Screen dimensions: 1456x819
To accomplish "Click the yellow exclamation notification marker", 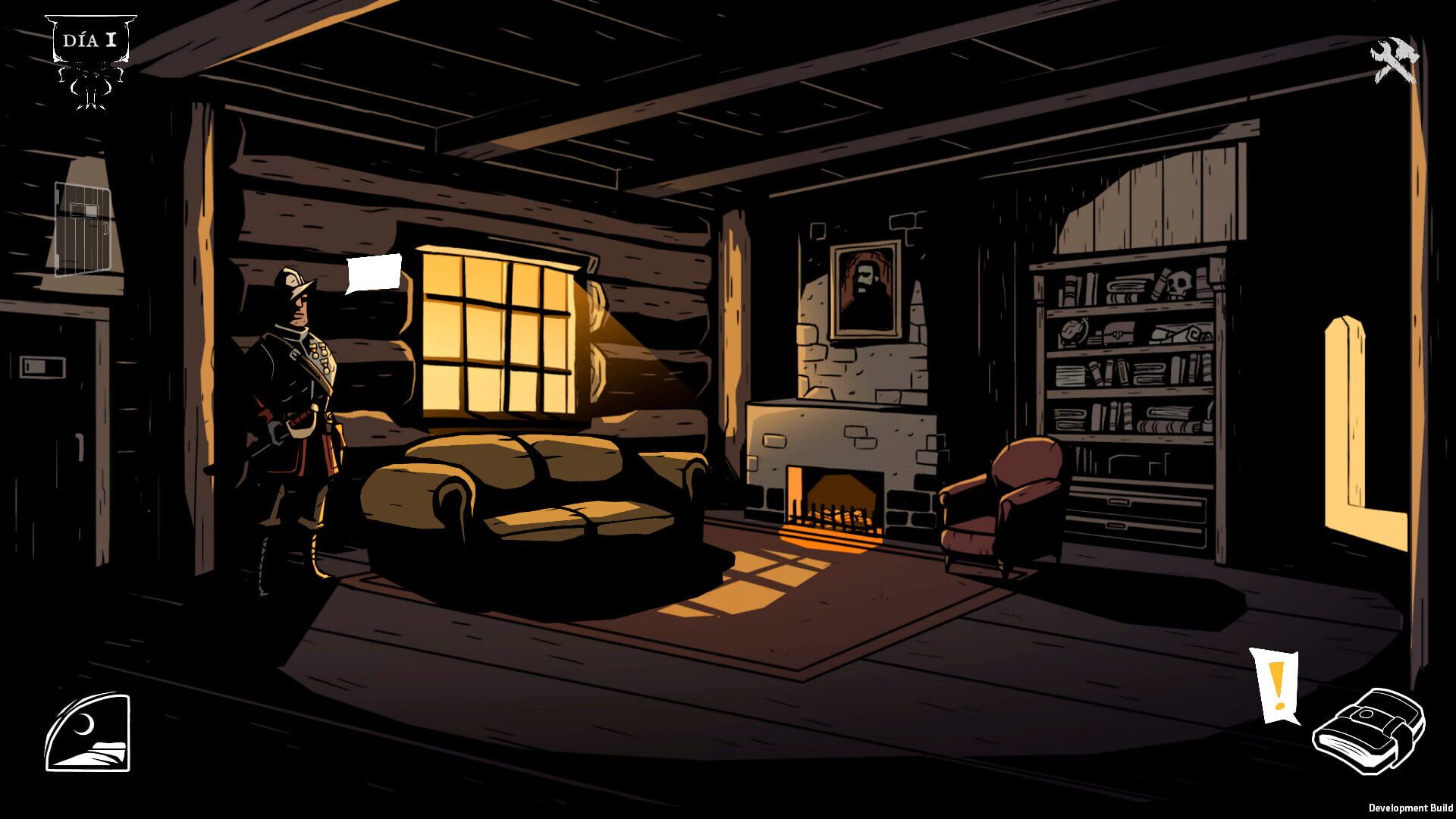I will click(1278, 682).
